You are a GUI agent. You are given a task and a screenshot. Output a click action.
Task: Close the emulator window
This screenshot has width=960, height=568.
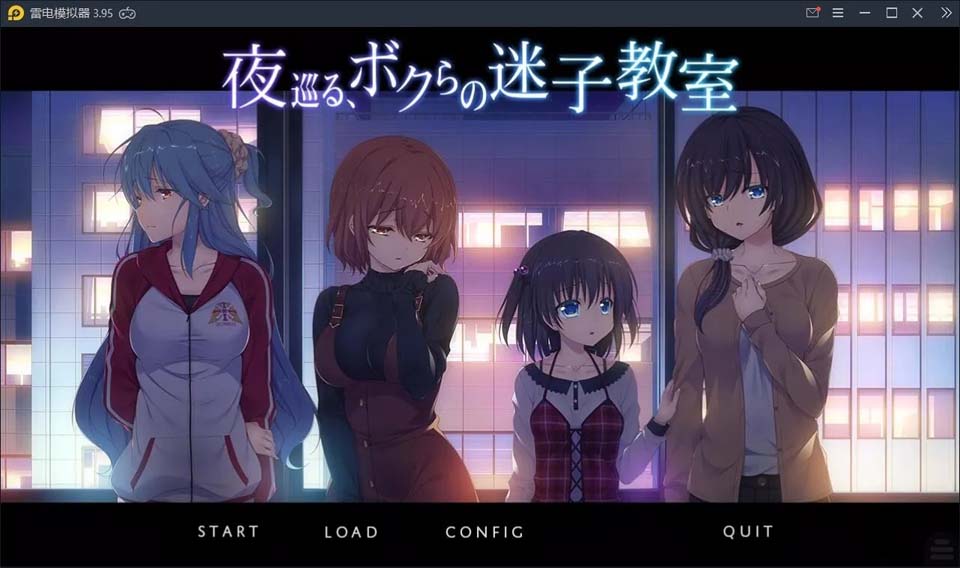coord(918,13)
